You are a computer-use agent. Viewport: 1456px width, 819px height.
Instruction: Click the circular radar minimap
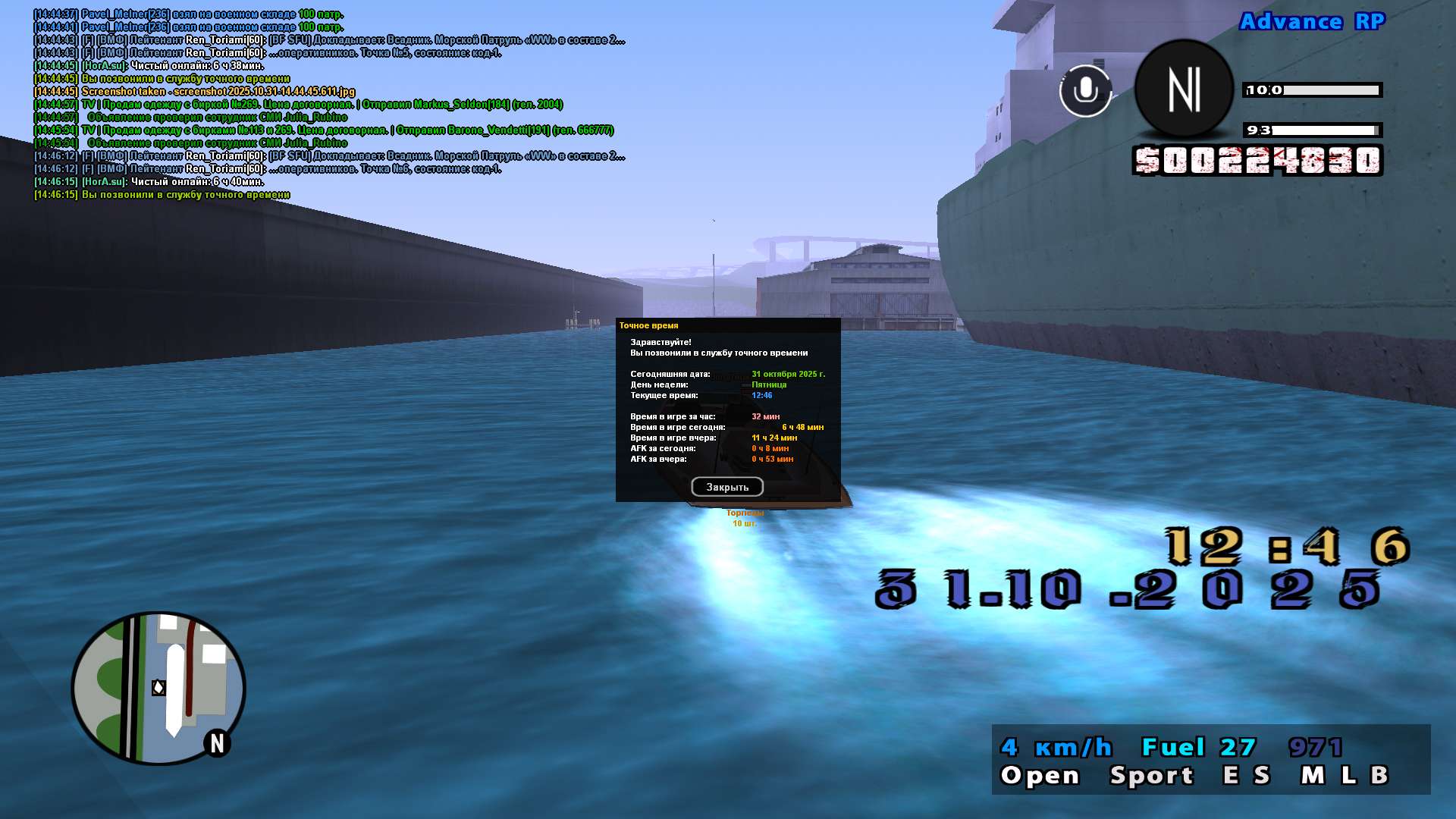[x=158, y=688]
